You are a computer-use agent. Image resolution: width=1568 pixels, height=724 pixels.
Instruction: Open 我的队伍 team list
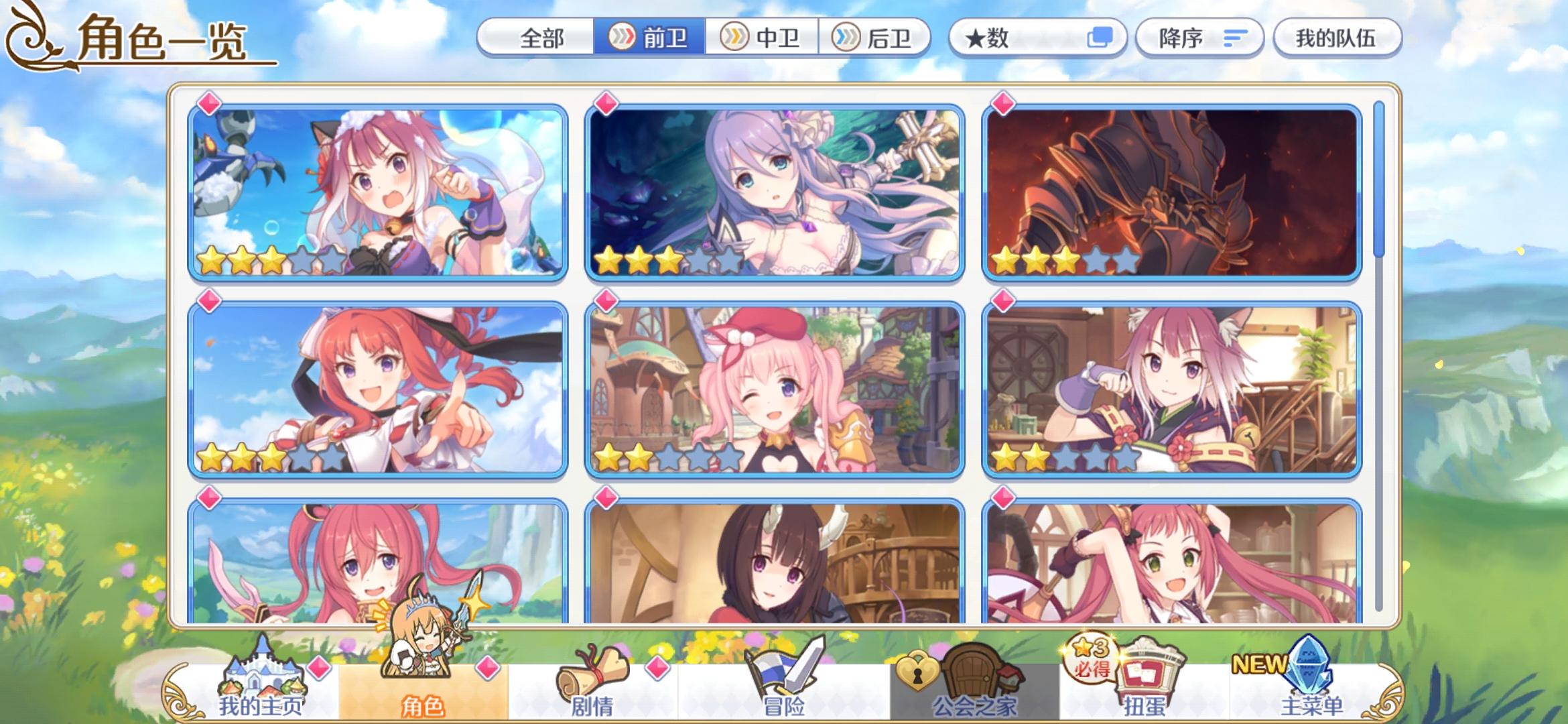[1337, 38]
